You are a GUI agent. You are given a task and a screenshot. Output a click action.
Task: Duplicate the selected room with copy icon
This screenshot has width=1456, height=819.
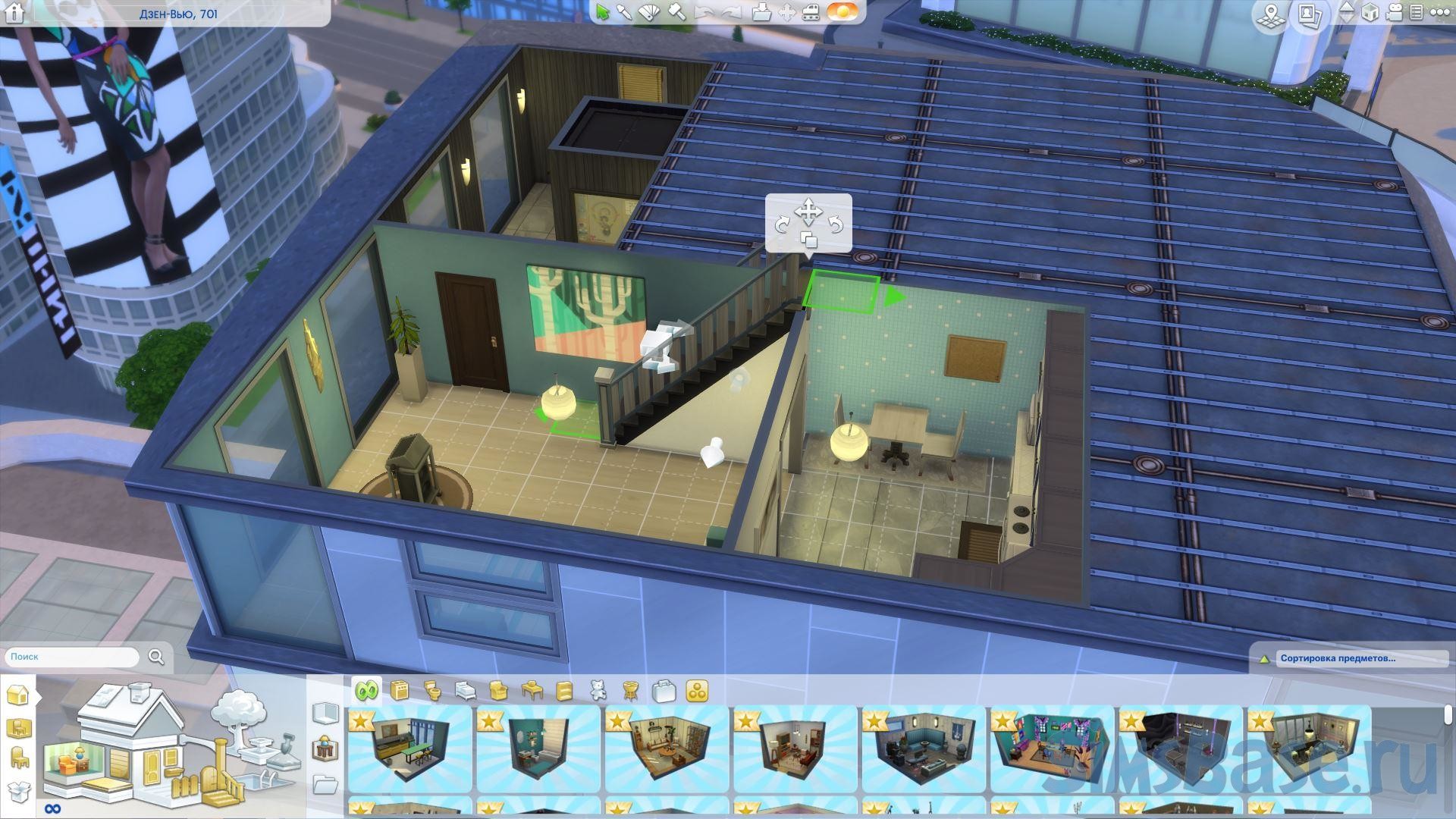808,241
